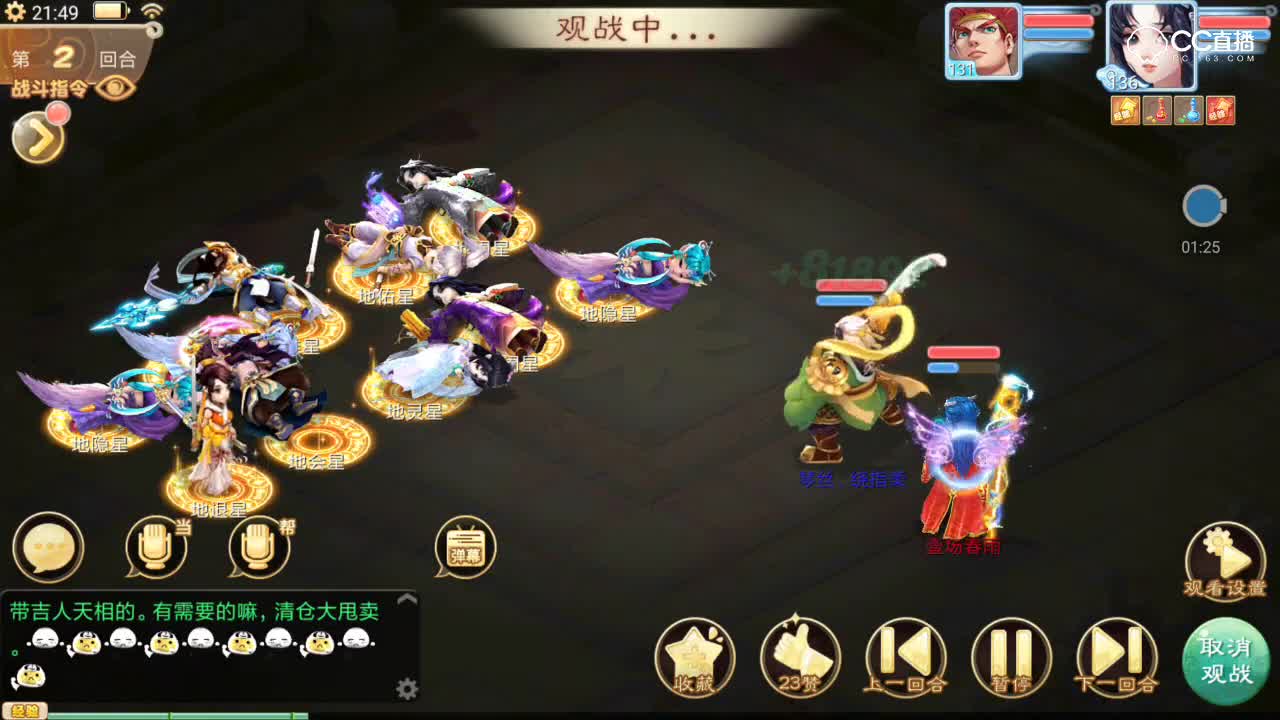Collapse the chat log using the chevron
This screenshot has height=720, width=1280.
click(x=406, y=597)
